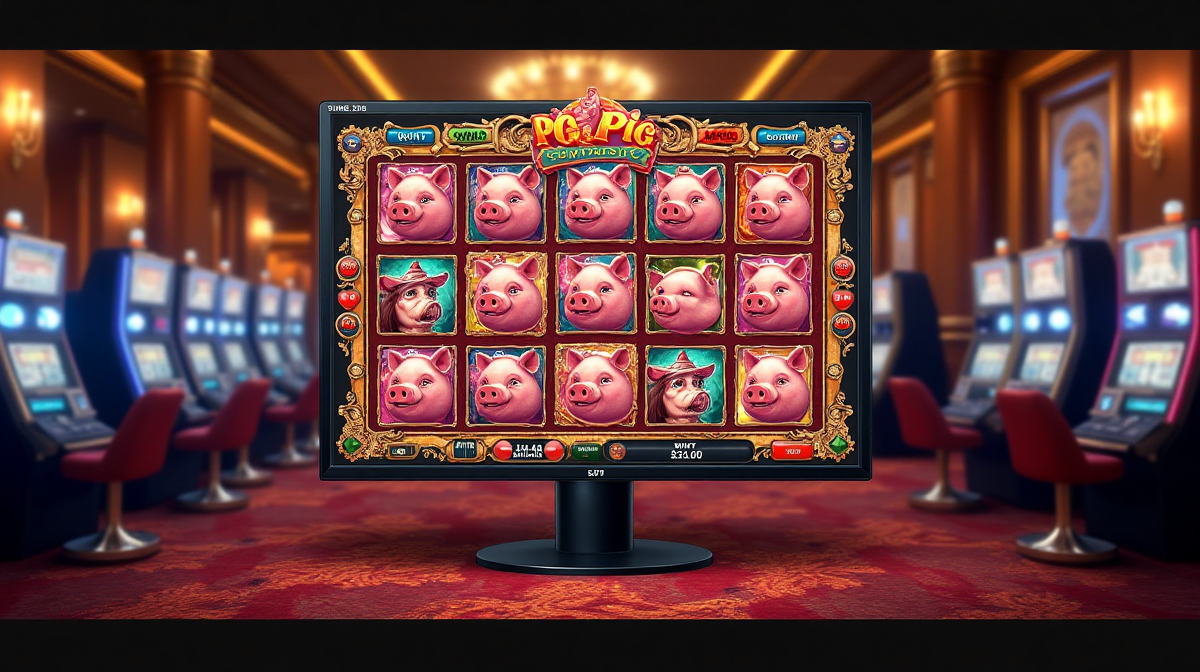Click the round coin icon beside the win amount
The image size is (1200, 672).
pos(616,451)
